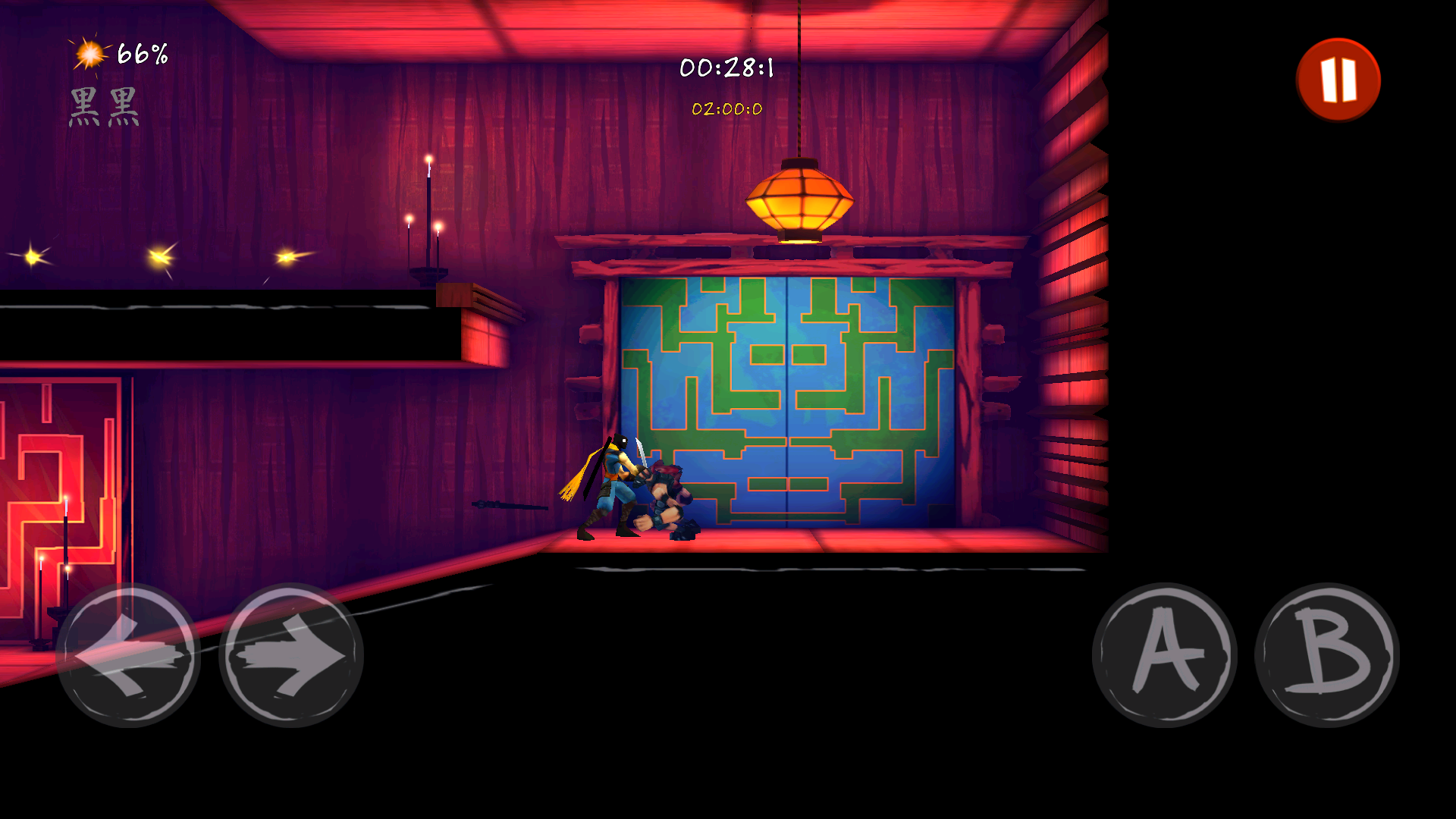Tap the pause icon in the top-right corner
The image size is (1456, 819).
pyautogui.click(x=1338, y=80)
